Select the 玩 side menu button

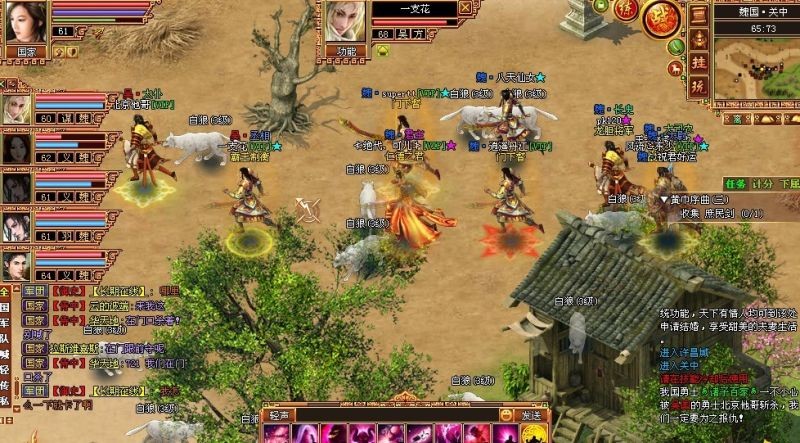[x=699, y=84]
